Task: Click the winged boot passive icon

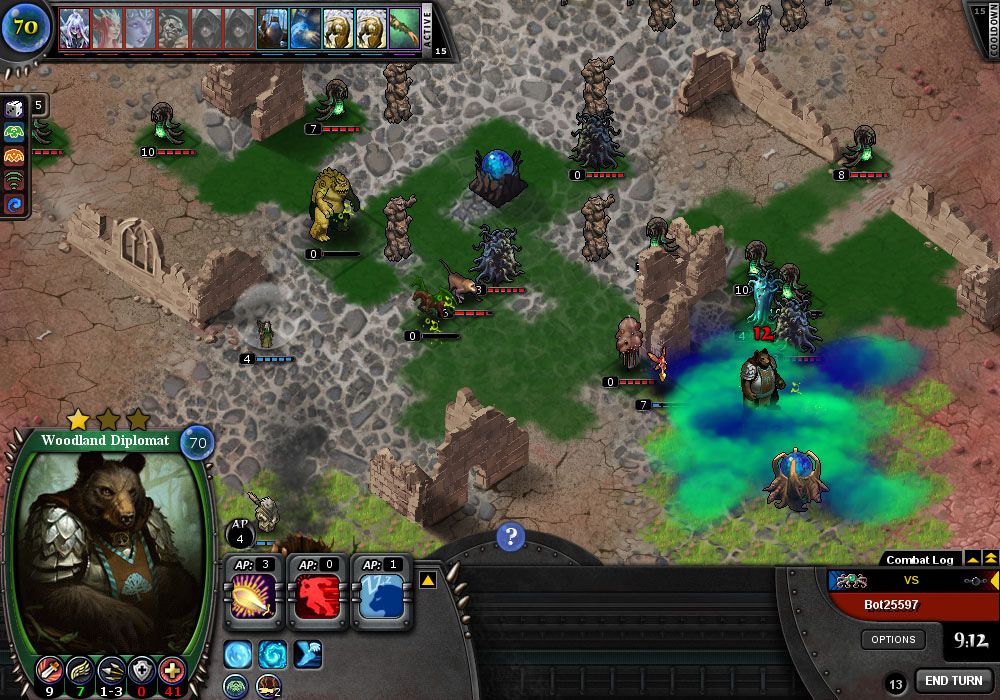Action: pos(308,654)
